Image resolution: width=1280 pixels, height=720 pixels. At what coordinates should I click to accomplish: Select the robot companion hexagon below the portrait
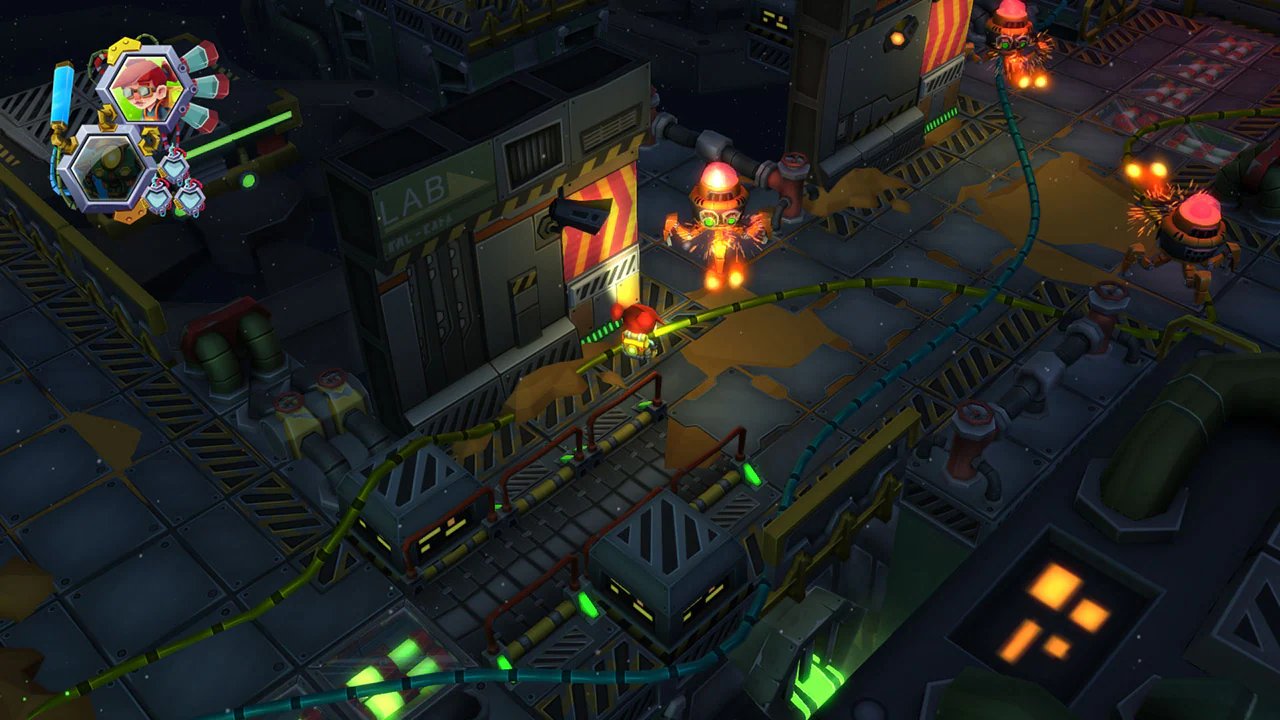pos(106,169)
